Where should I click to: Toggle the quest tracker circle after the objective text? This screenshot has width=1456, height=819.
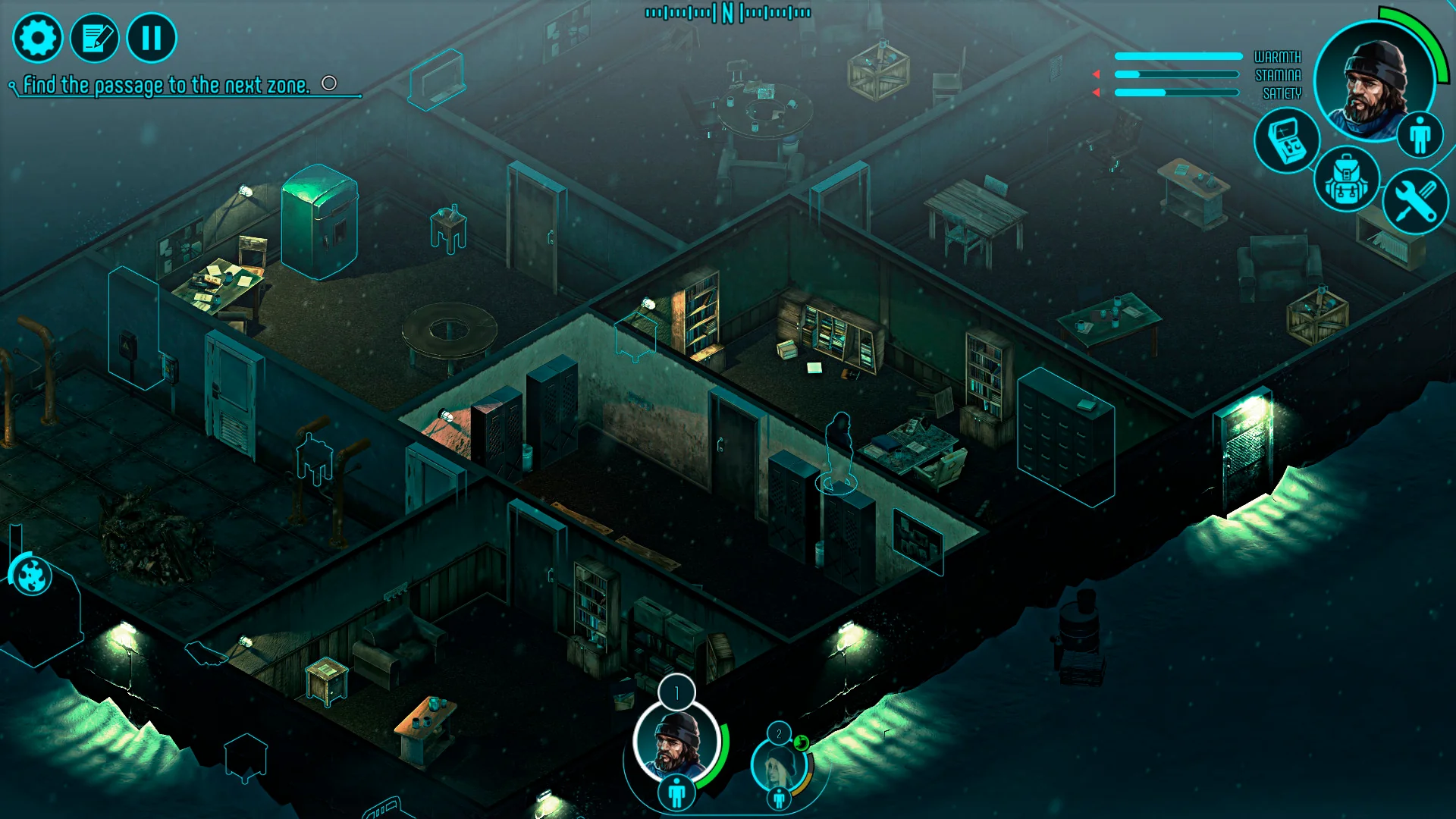click(x=329, y=84)
